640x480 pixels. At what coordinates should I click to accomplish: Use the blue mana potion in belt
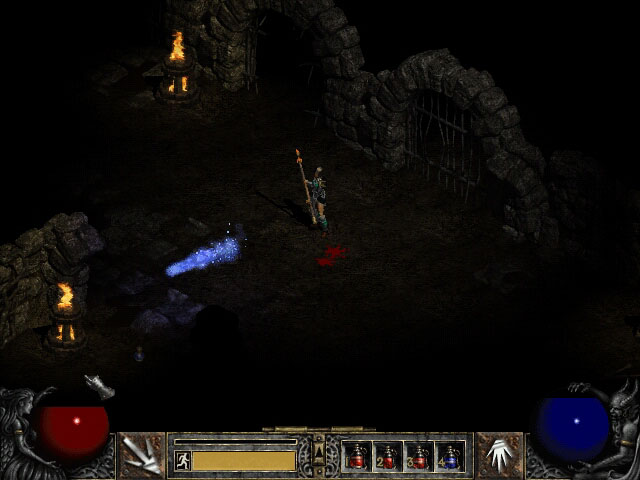pyautogui.click(x=449, y=457)
